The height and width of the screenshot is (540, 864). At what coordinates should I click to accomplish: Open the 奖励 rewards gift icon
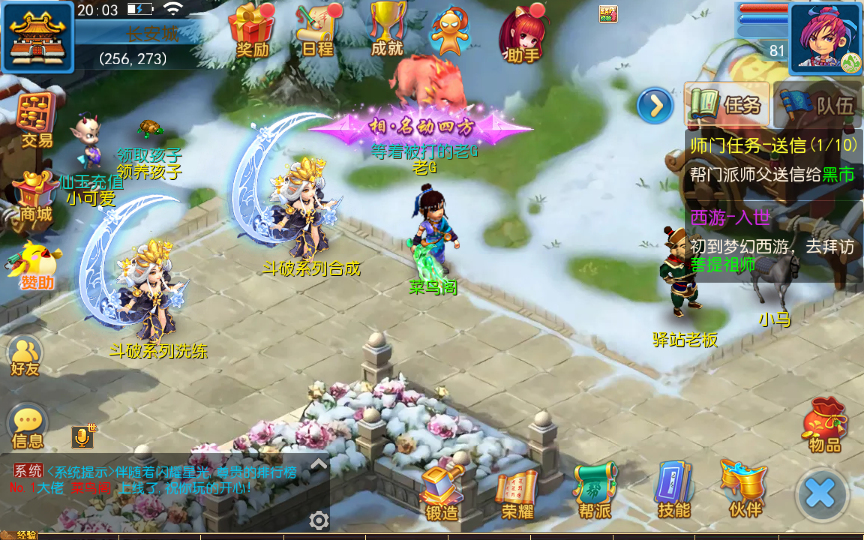[x=252, y=30]
